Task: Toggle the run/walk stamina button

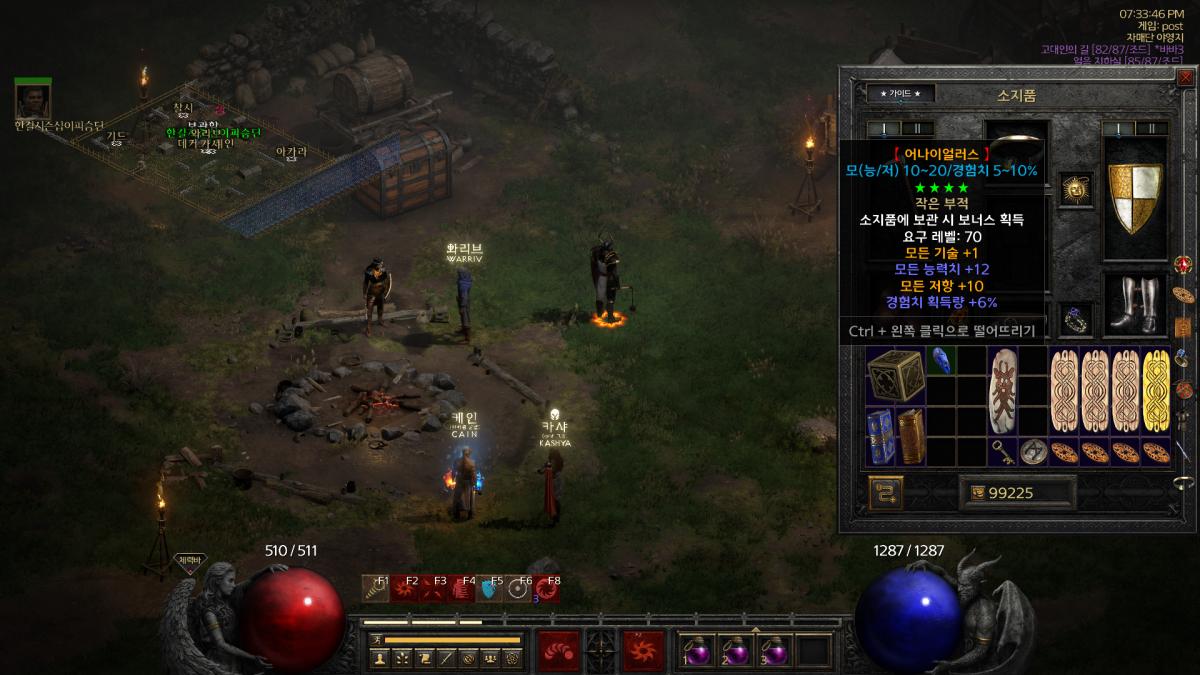Action: click(x=376, y=639)
